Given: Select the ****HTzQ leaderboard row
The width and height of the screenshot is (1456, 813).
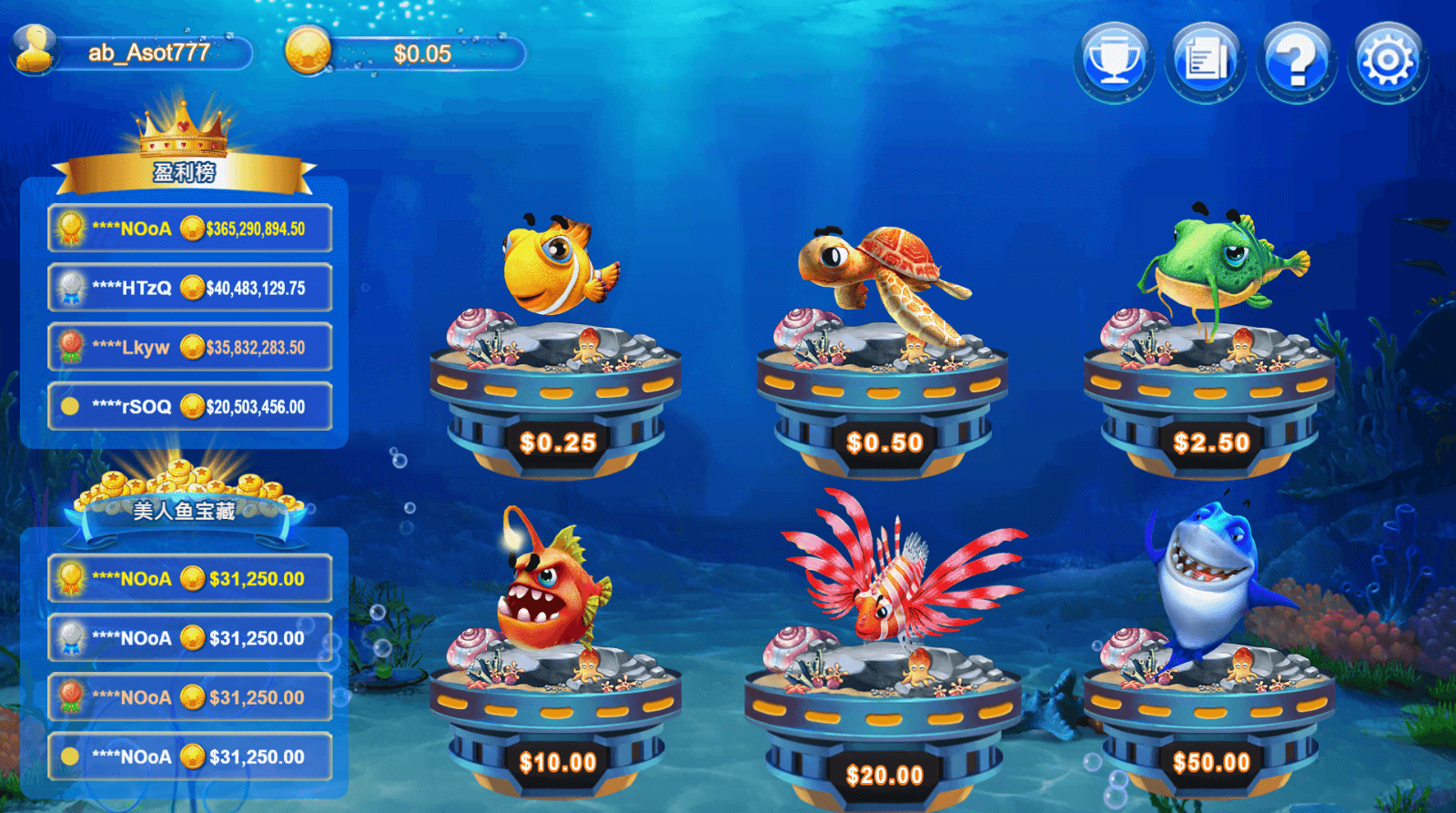Looking at the screenshot, I should tap(189, 288).
